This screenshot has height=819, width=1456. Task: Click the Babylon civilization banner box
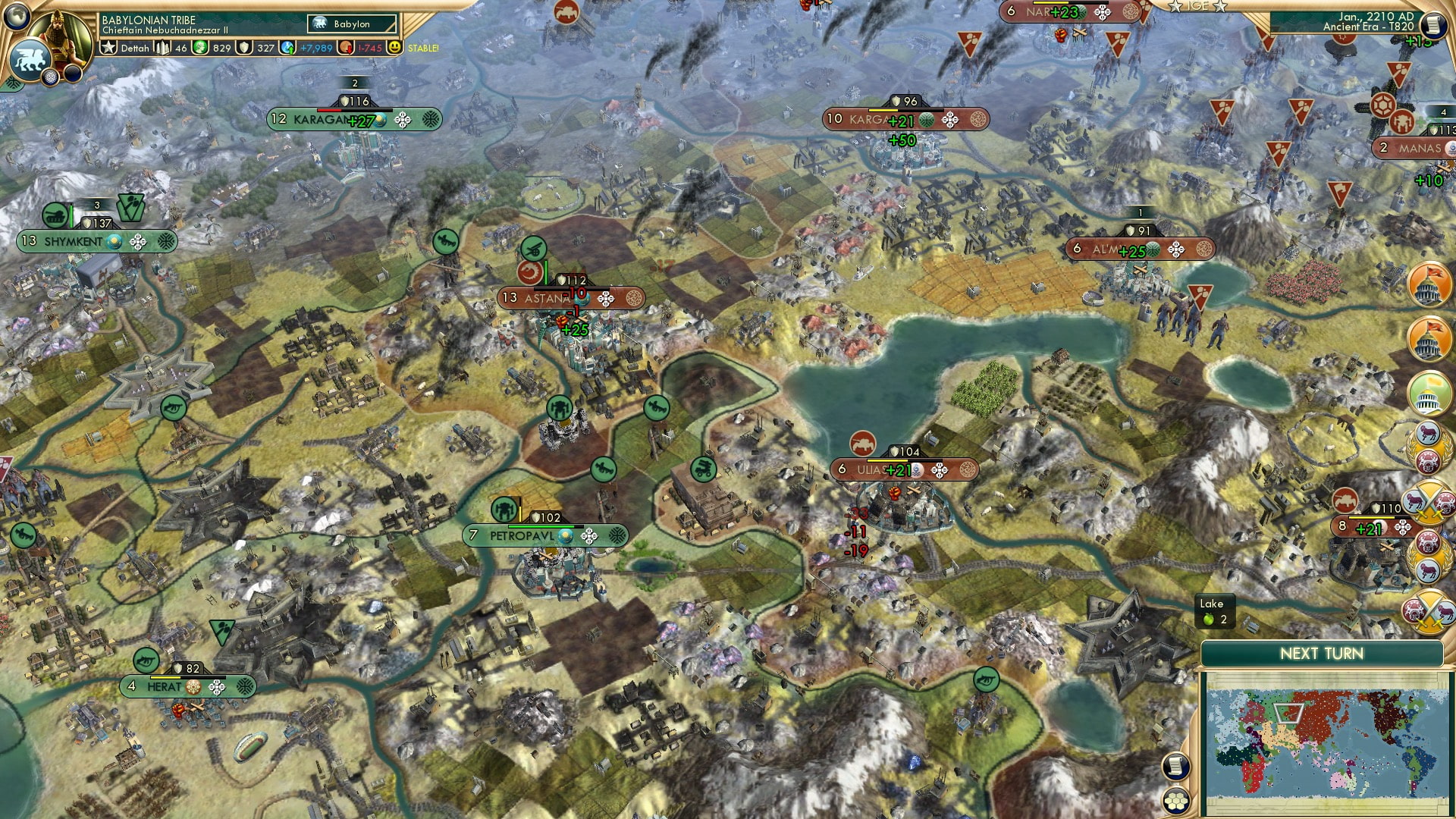tap(350, 24)
